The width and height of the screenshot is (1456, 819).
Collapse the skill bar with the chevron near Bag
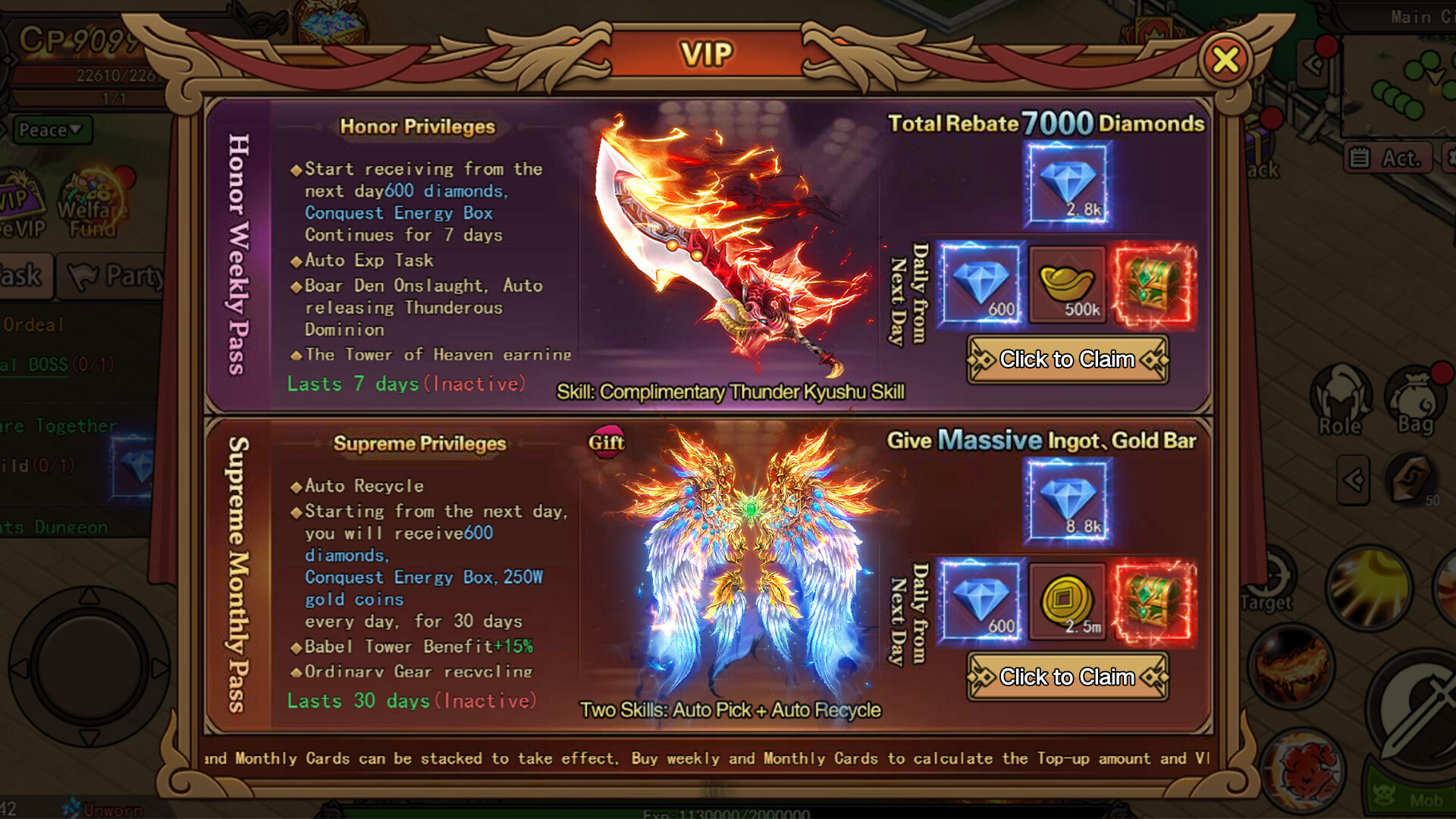point(1354,480)
